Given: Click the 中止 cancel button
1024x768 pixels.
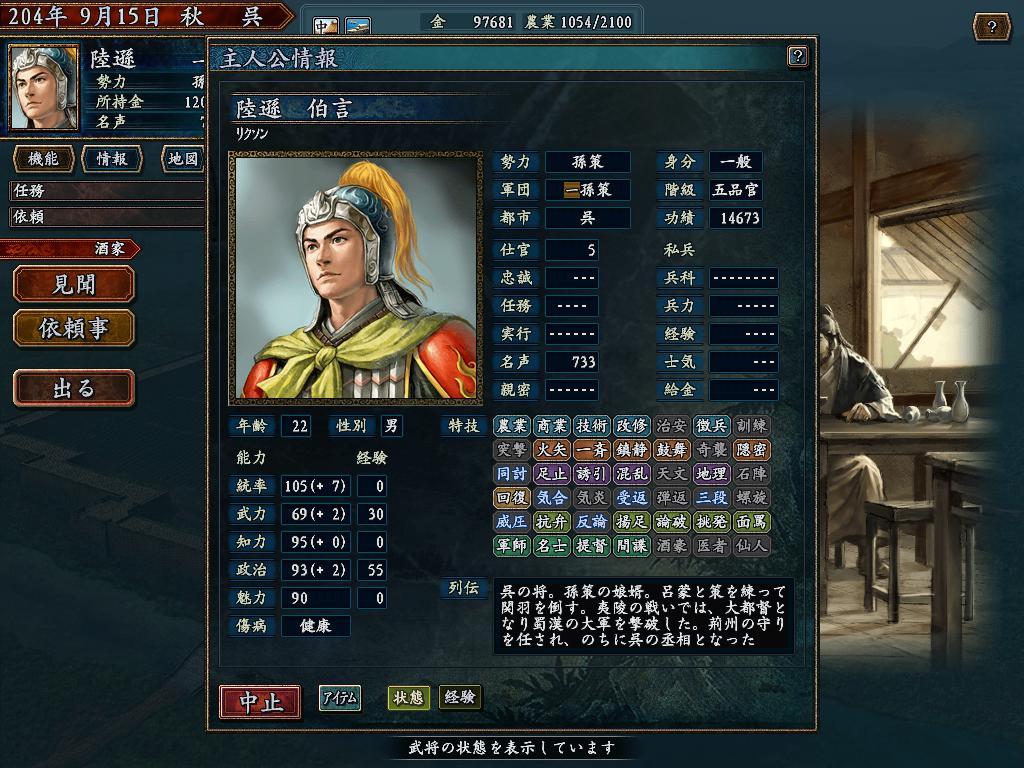Looking at the screenshot, I should tap(260, 702).
